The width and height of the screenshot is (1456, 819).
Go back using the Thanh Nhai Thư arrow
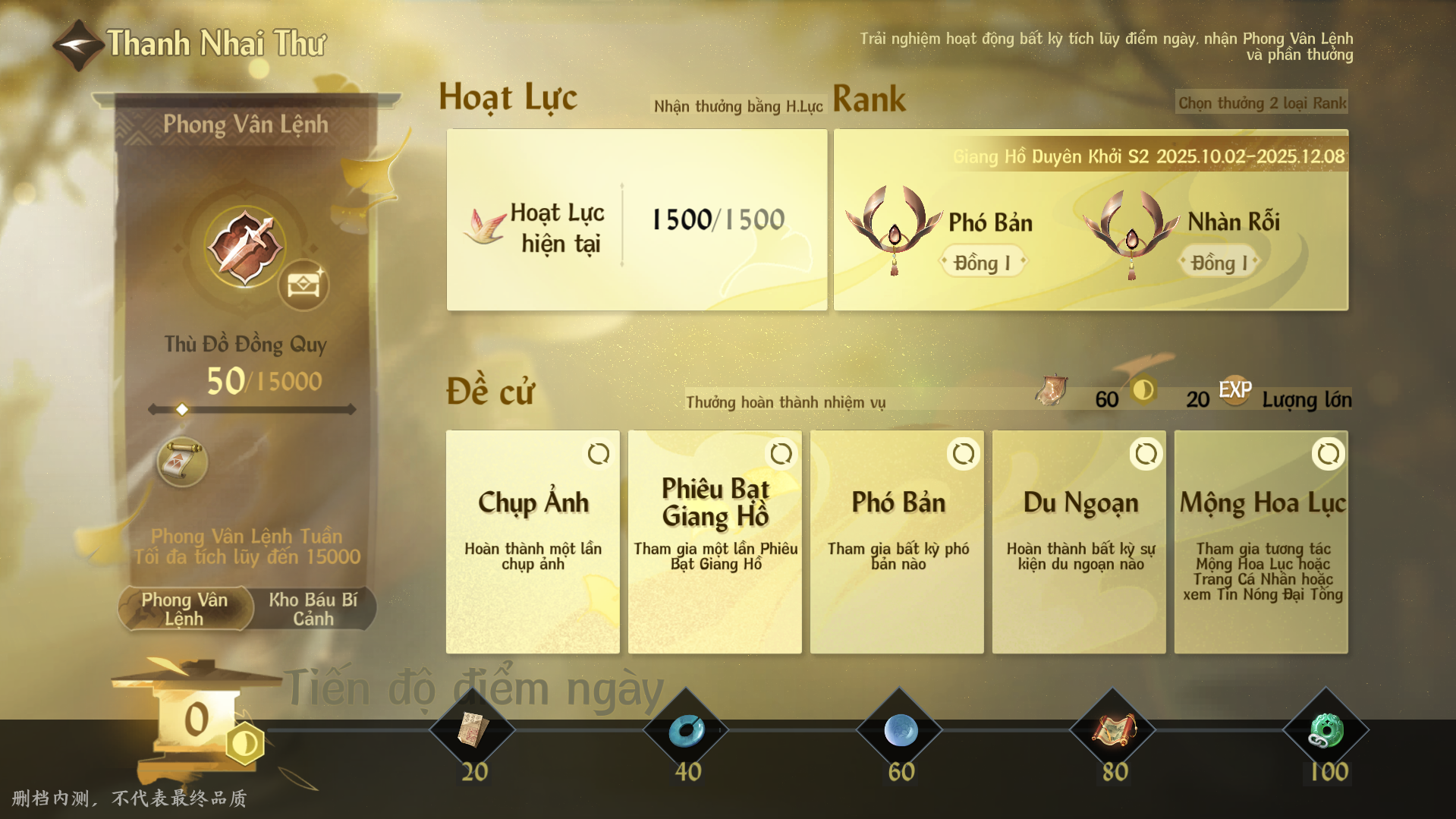click(x=77, y=45)
